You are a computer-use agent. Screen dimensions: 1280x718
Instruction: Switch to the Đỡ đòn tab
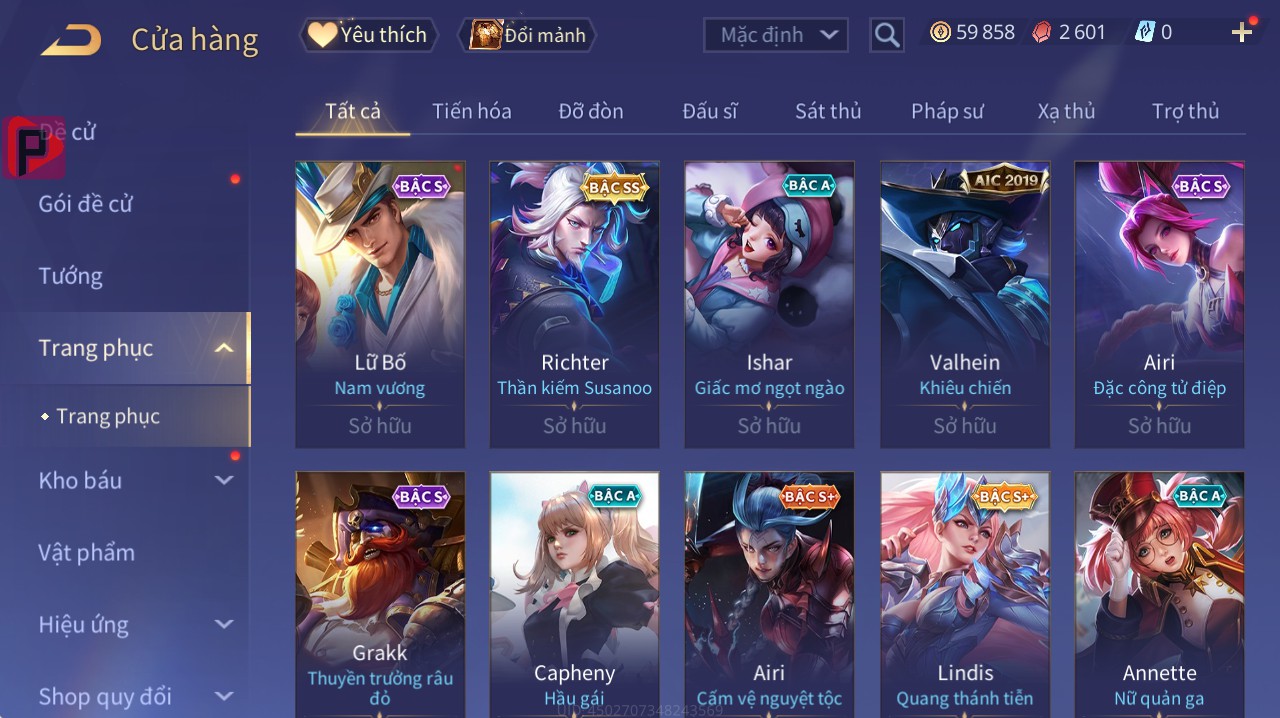590,111
